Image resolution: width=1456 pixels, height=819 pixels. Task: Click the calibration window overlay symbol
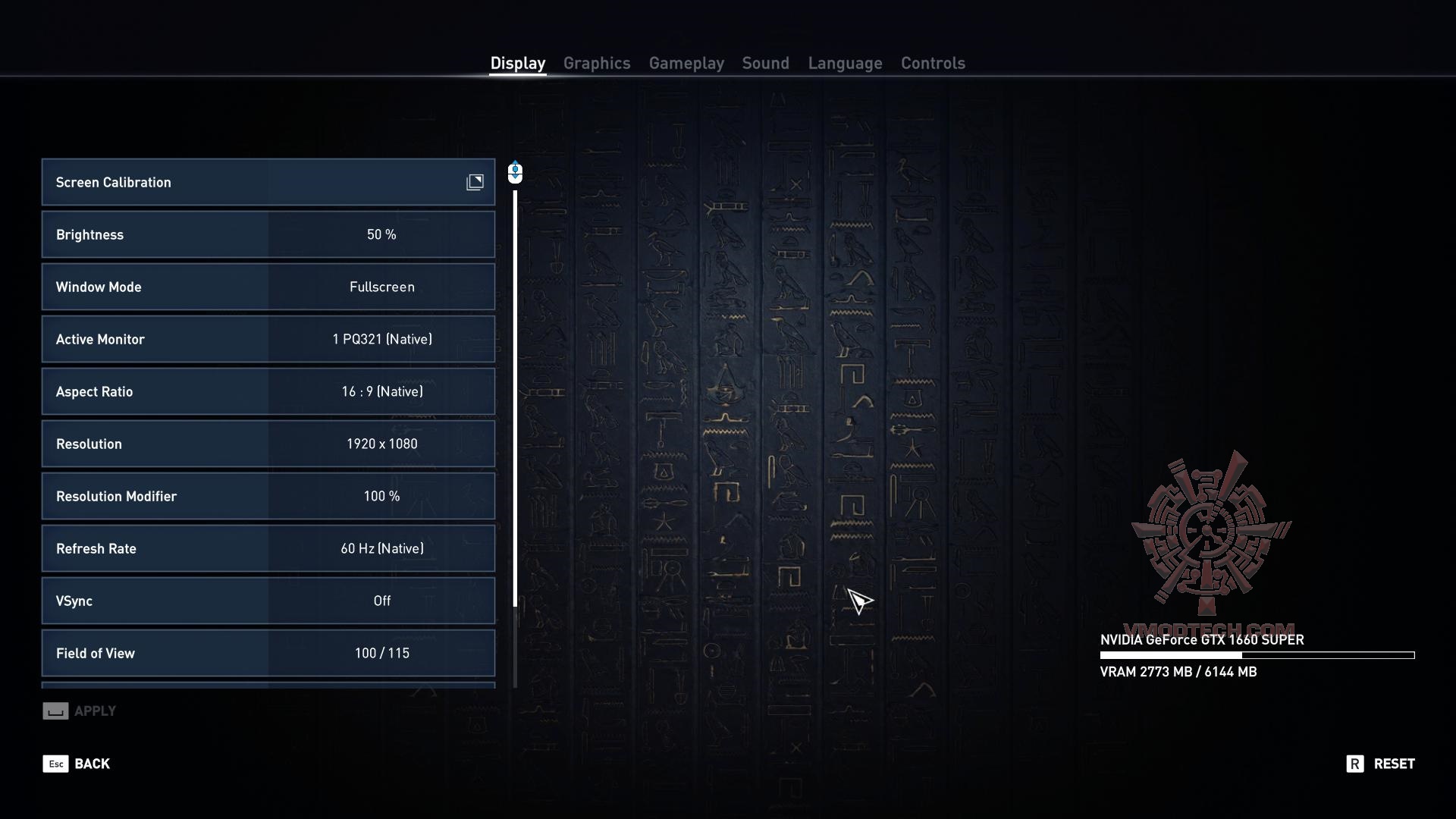click(475, 182)
